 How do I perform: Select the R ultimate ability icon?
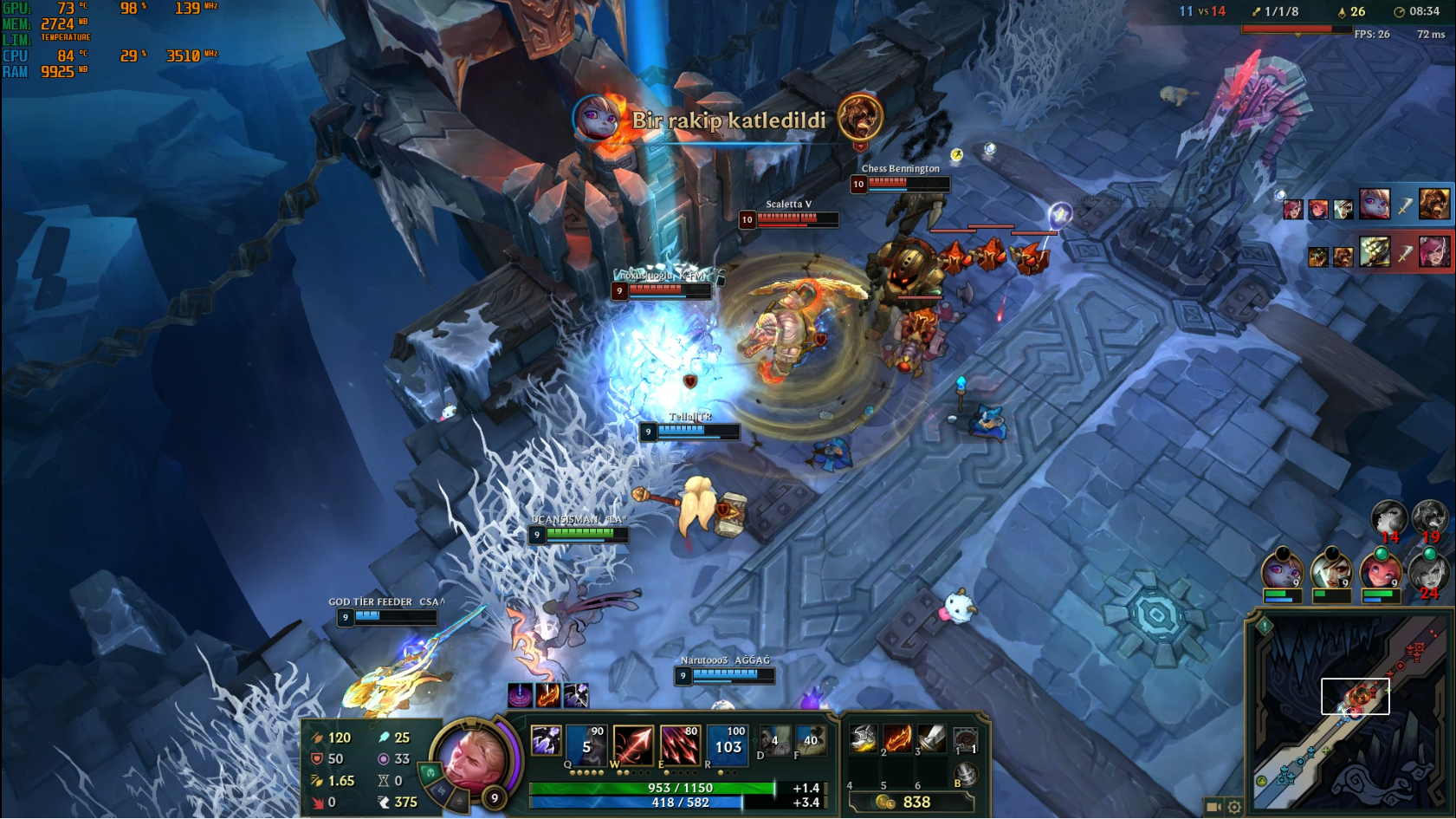click(728, 746)
